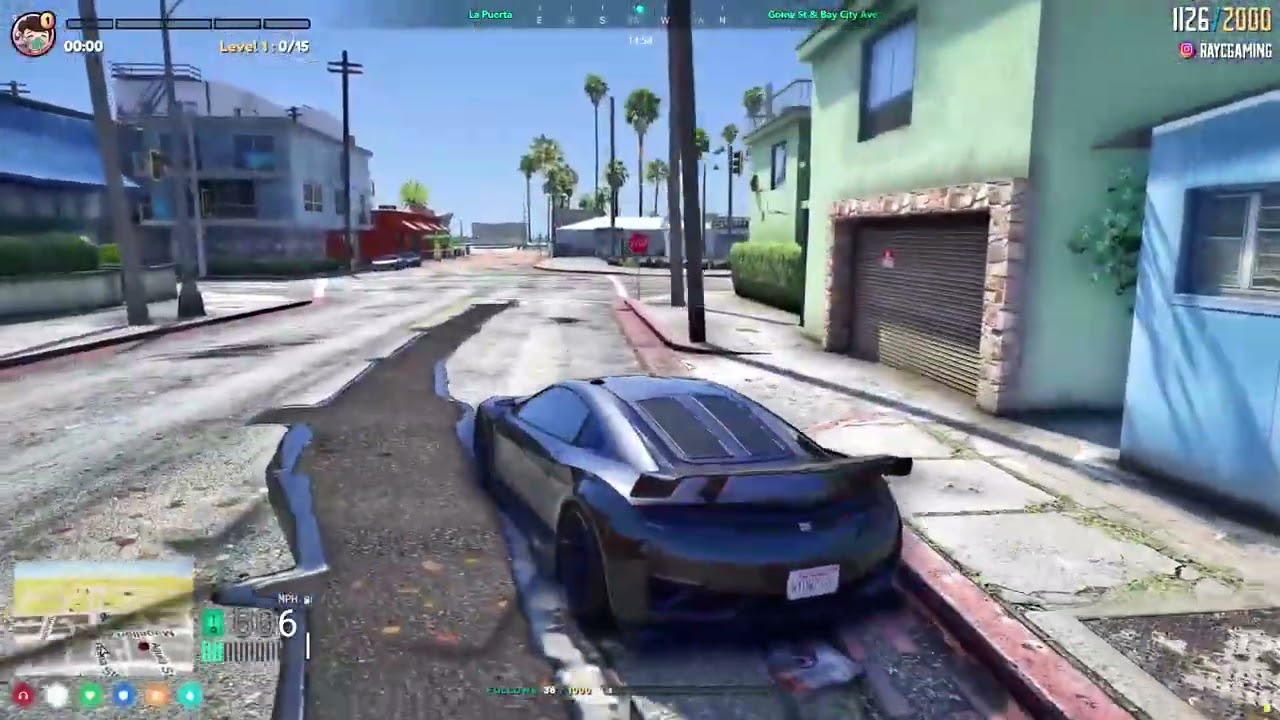1280x720 pixels.
Task: Toggle the MPH speed unit indicator
Action: pos(287,598)
